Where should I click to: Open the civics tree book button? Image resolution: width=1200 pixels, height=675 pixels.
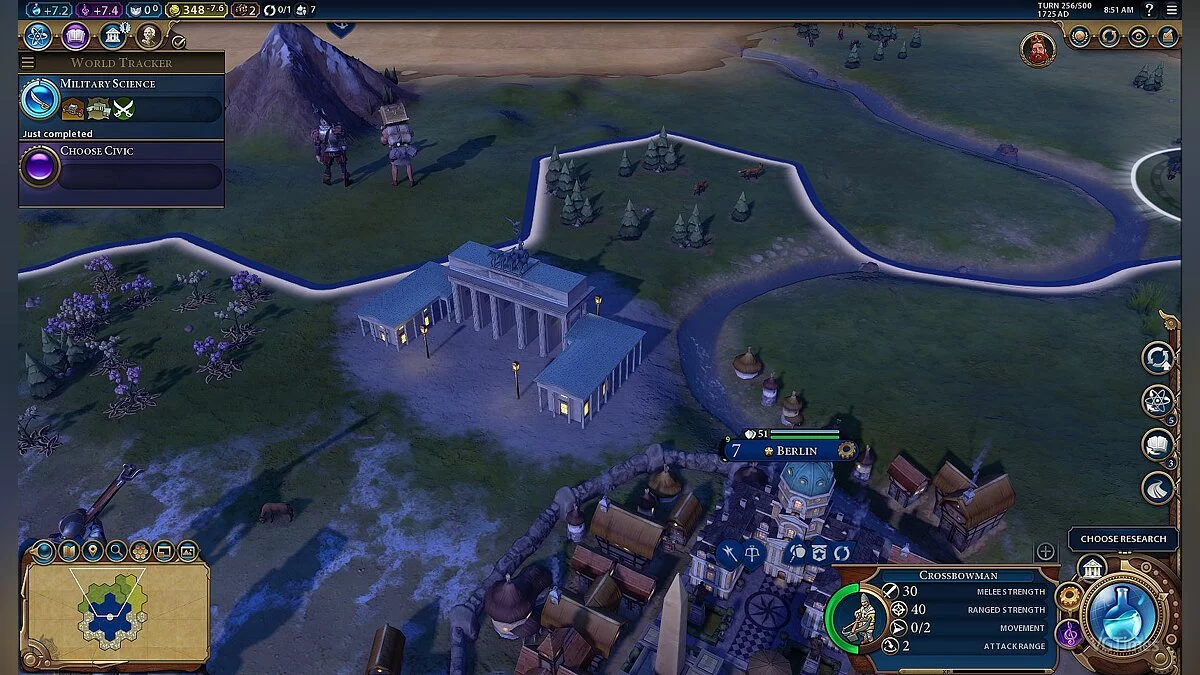click(x=76, y=37)
